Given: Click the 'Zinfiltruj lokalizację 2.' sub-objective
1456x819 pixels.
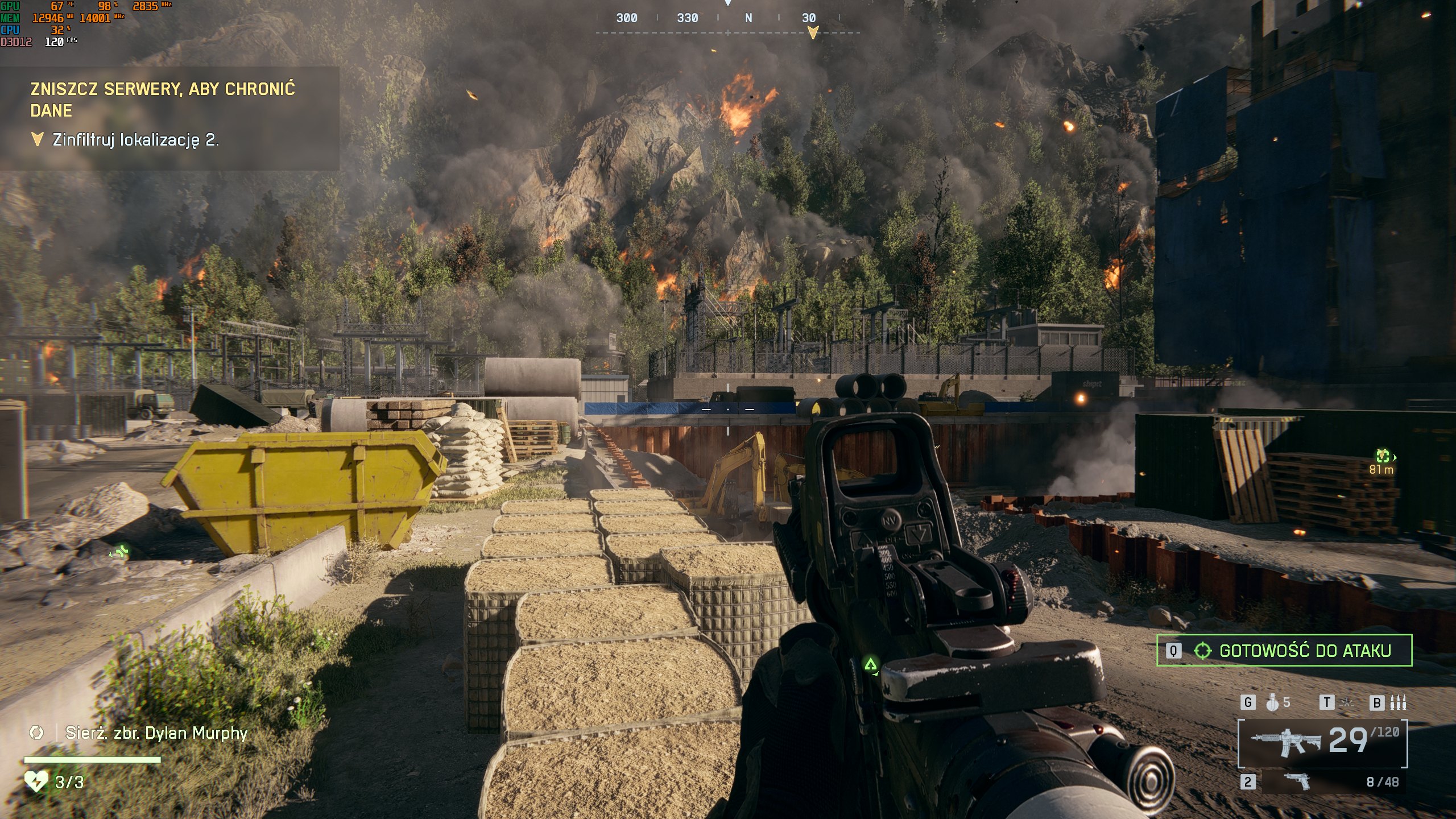Looking at the screenshot, I should tap(135, 140).
